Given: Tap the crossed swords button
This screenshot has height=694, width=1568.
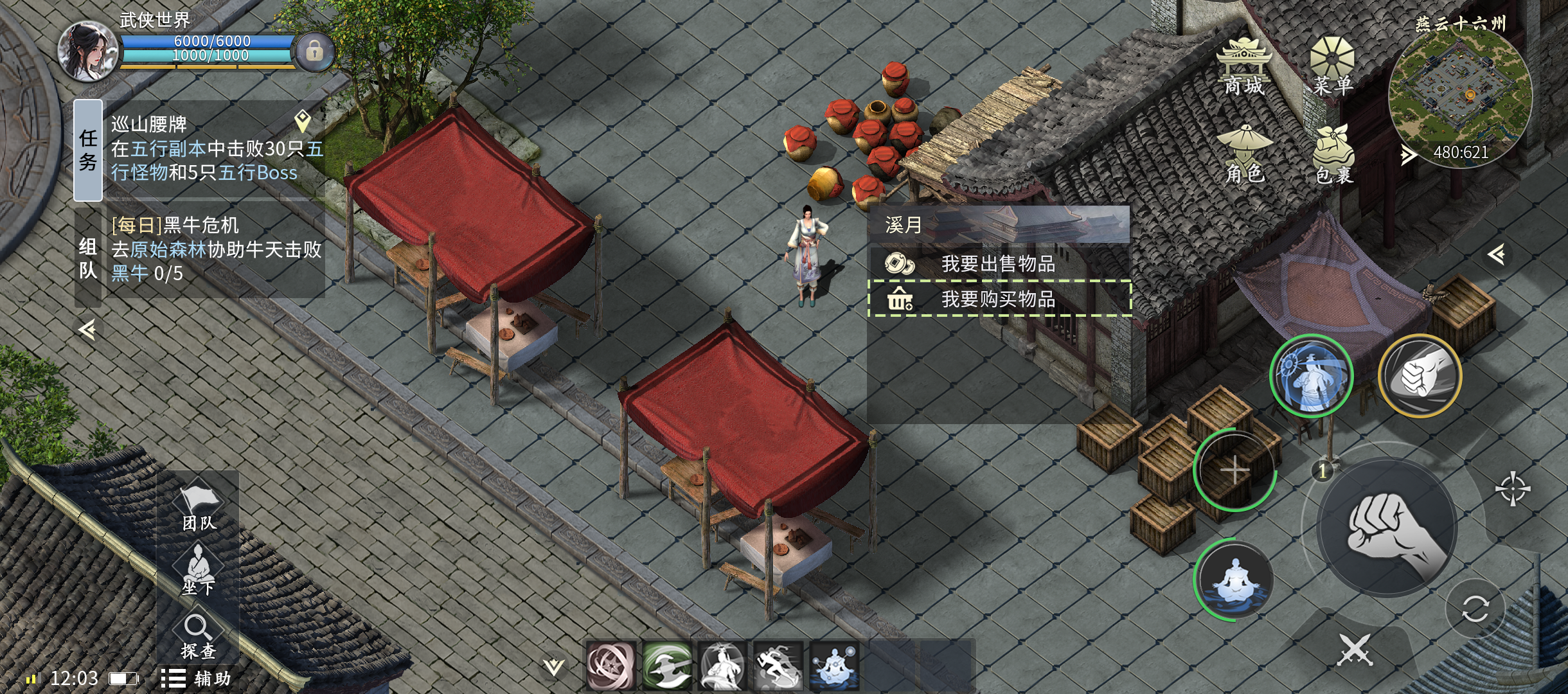Looking at the screenshot, I should [1355, 650].
